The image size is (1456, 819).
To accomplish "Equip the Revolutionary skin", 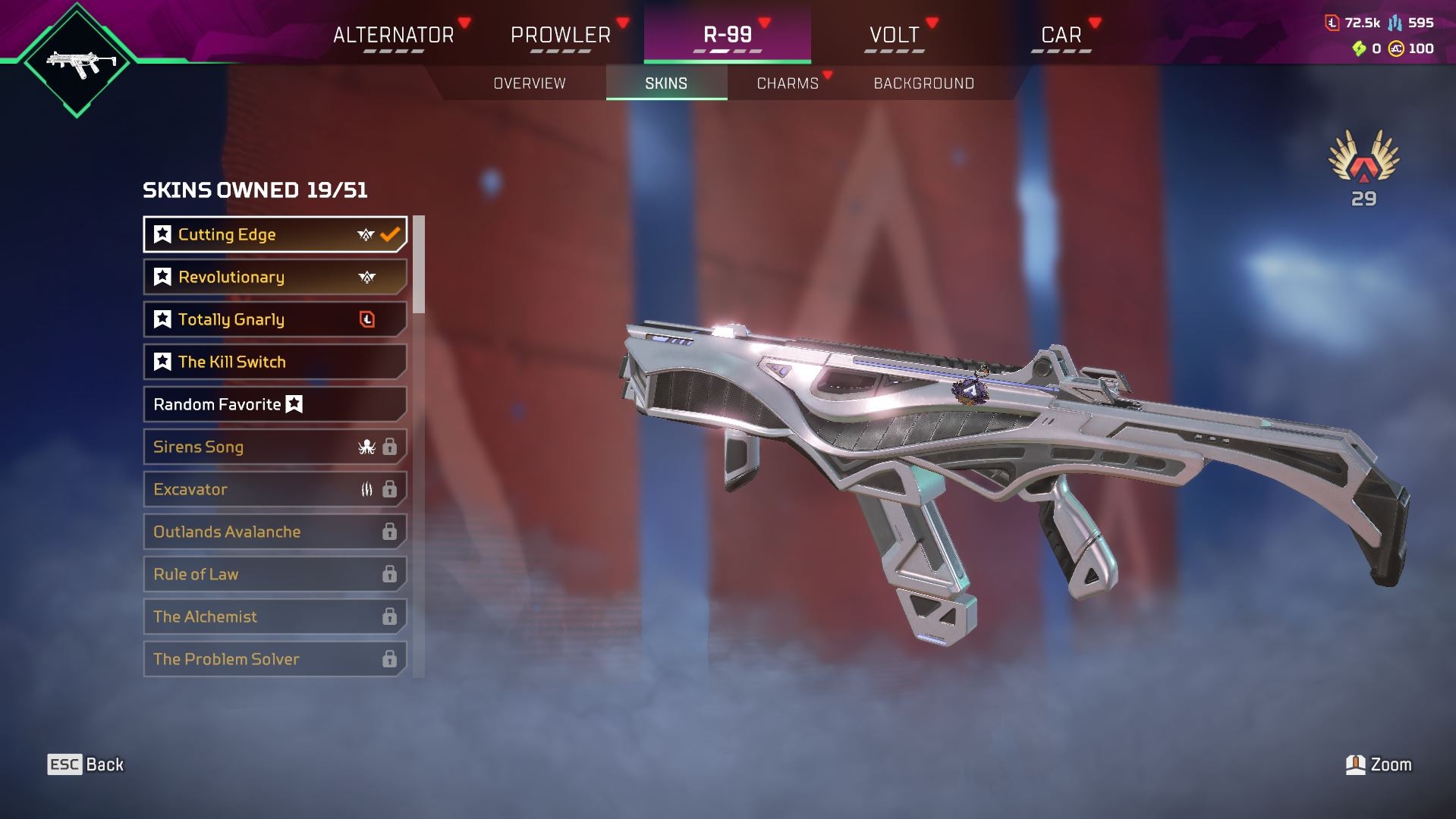I will click(275, 277).
